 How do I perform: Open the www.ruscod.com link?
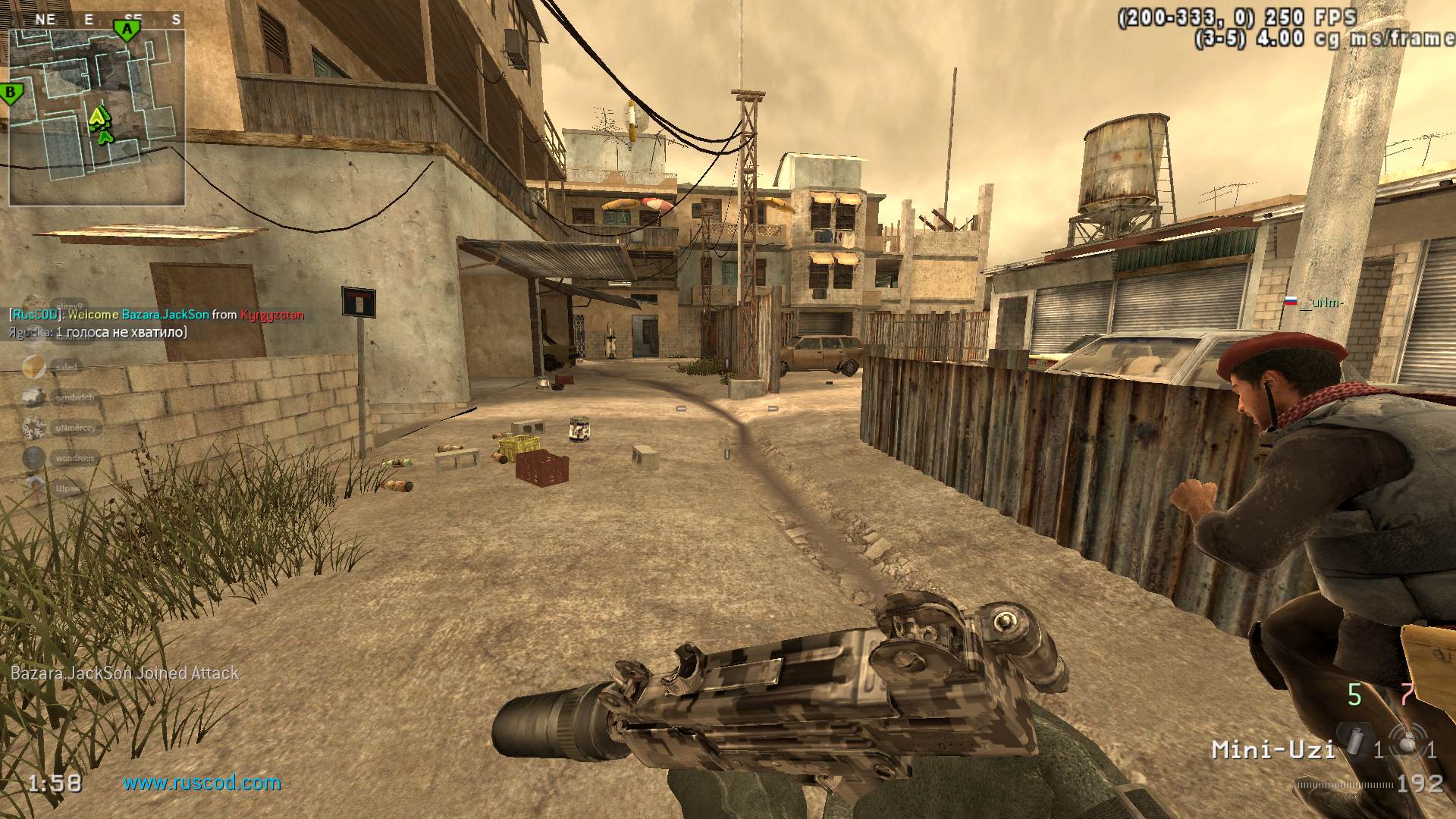point(202,783)
